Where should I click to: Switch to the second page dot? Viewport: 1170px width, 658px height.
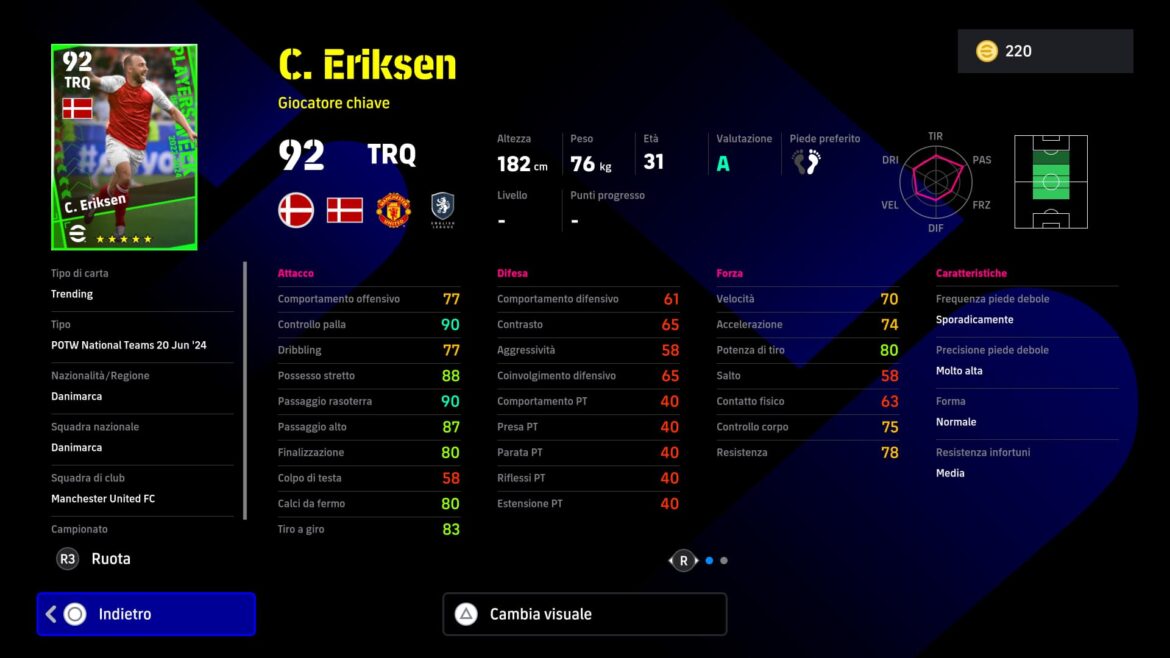[x=724, y=561]
